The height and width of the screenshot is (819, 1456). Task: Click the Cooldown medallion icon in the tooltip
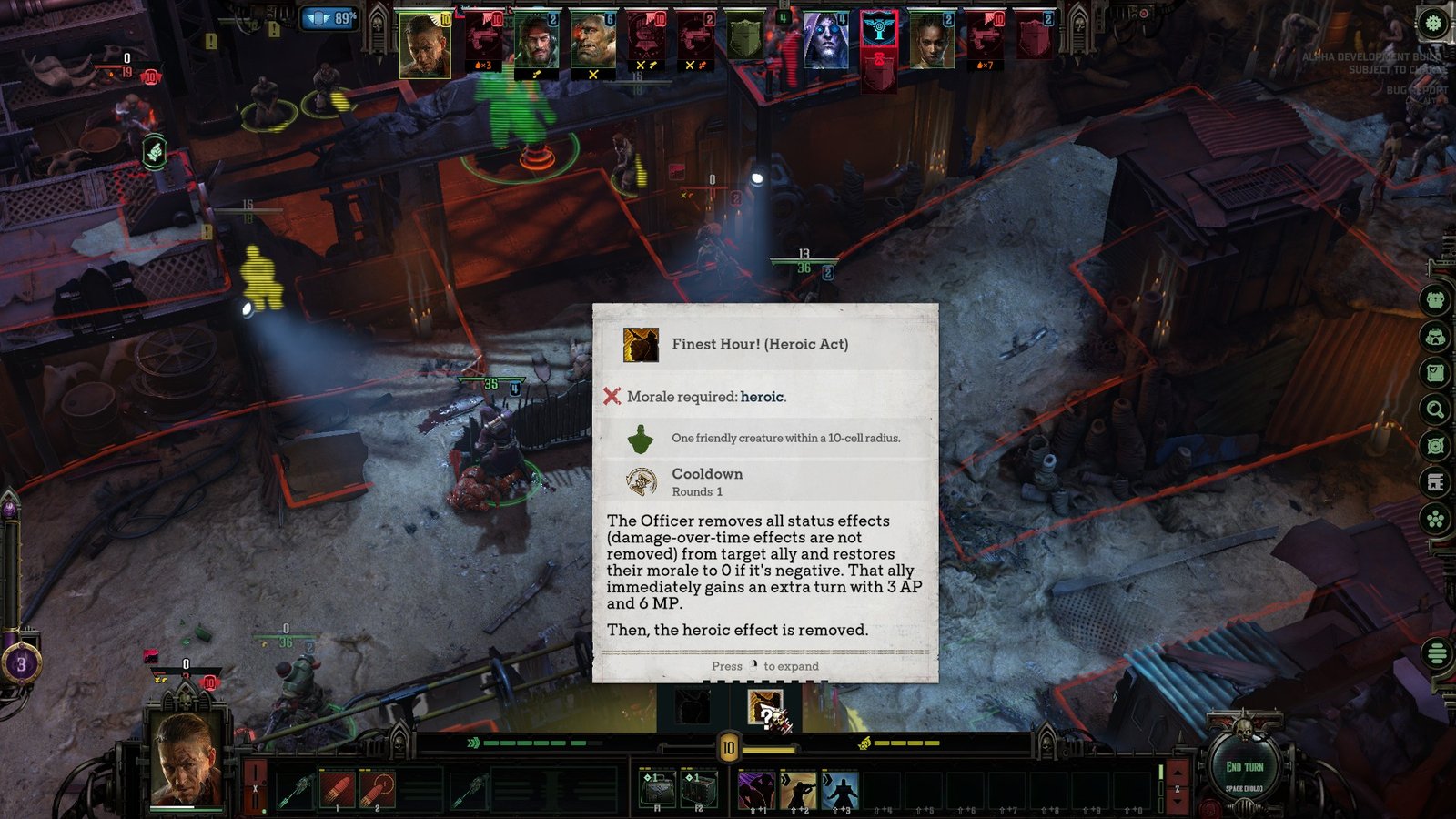(x=640, y=480)
